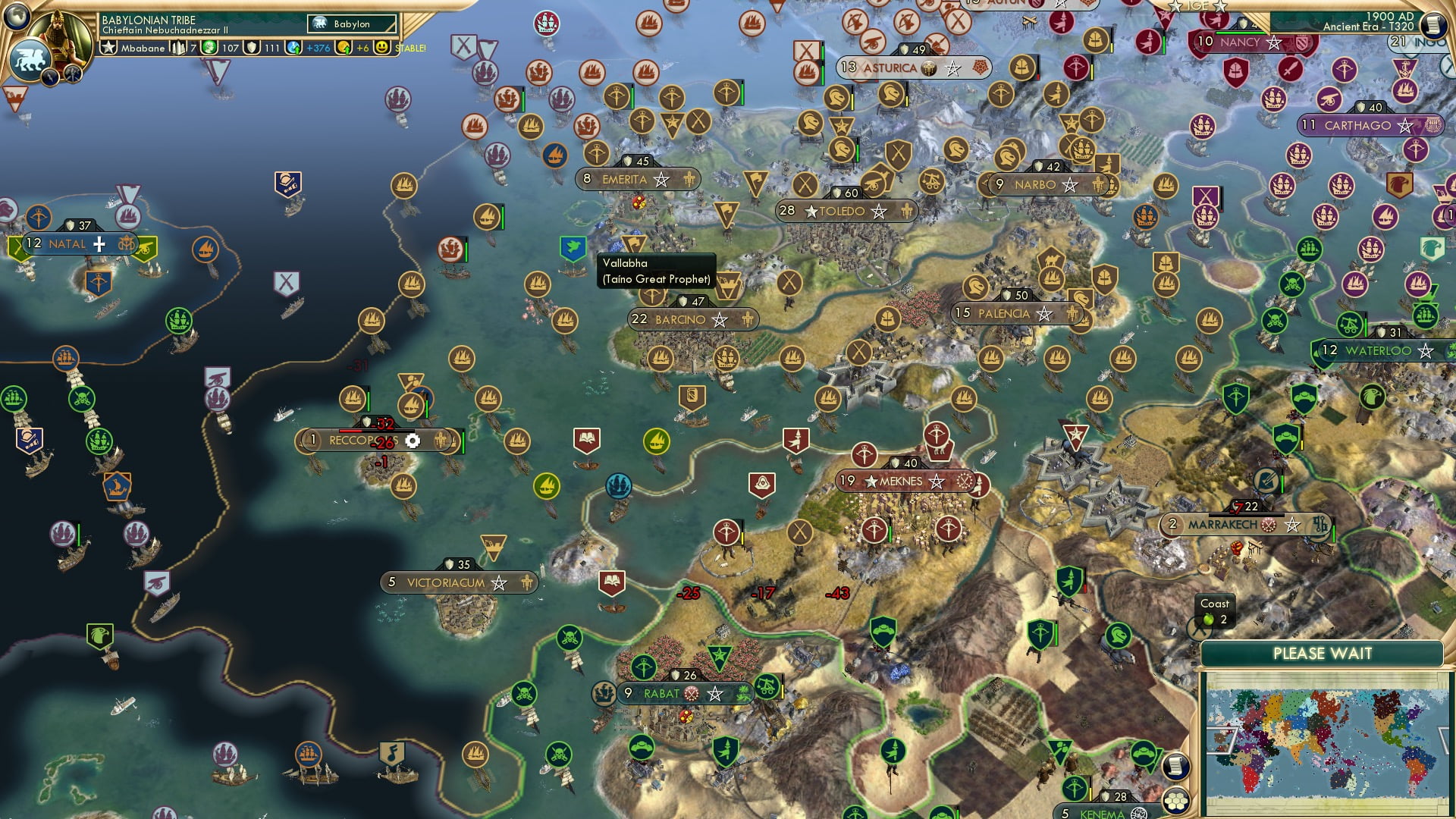Click the star icon beside Mbabane
The width and height of the screenshot is (1456, 819).
click(109, 48)
